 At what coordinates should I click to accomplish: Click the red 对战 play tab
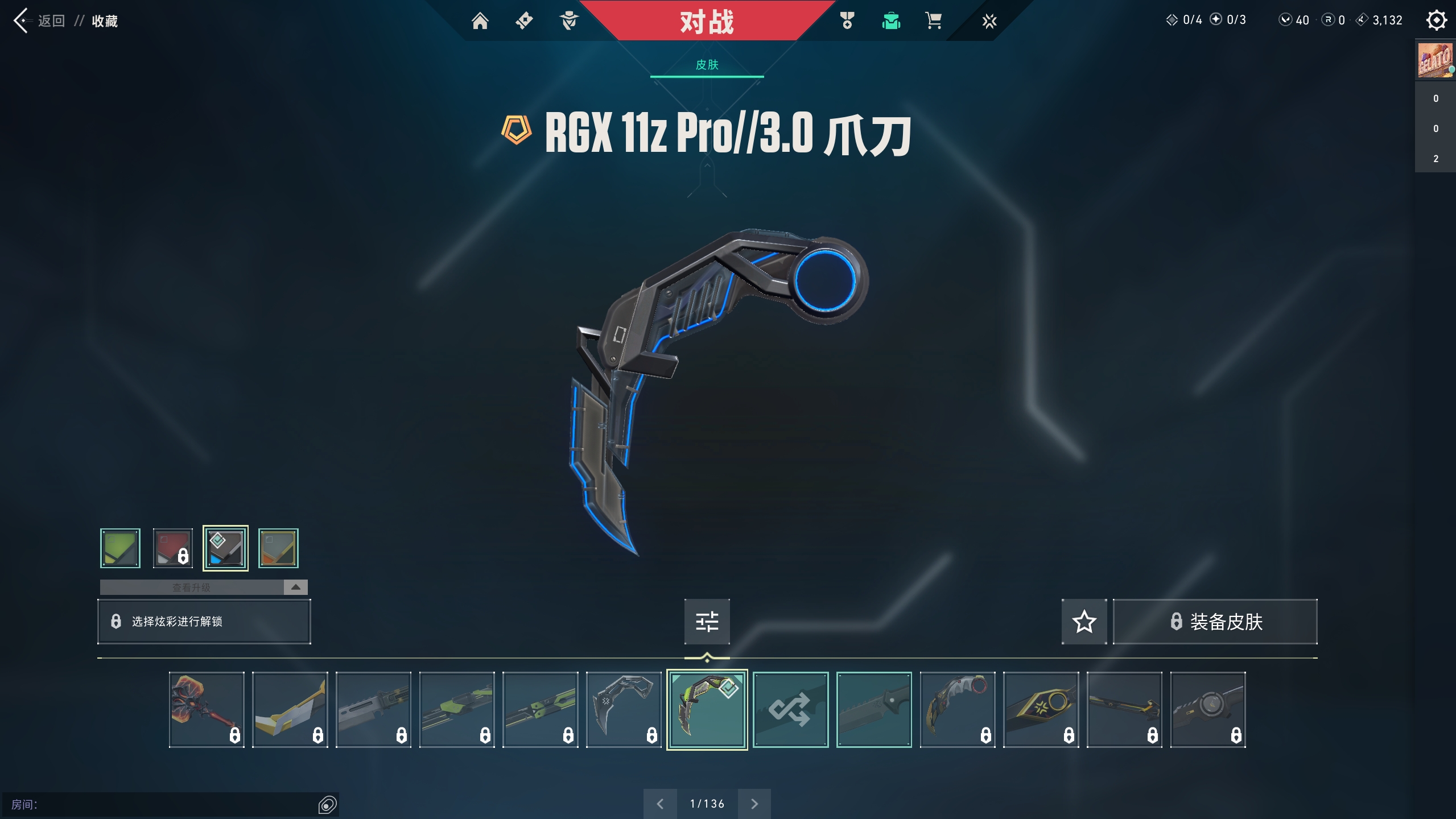[x=707, y=22]
